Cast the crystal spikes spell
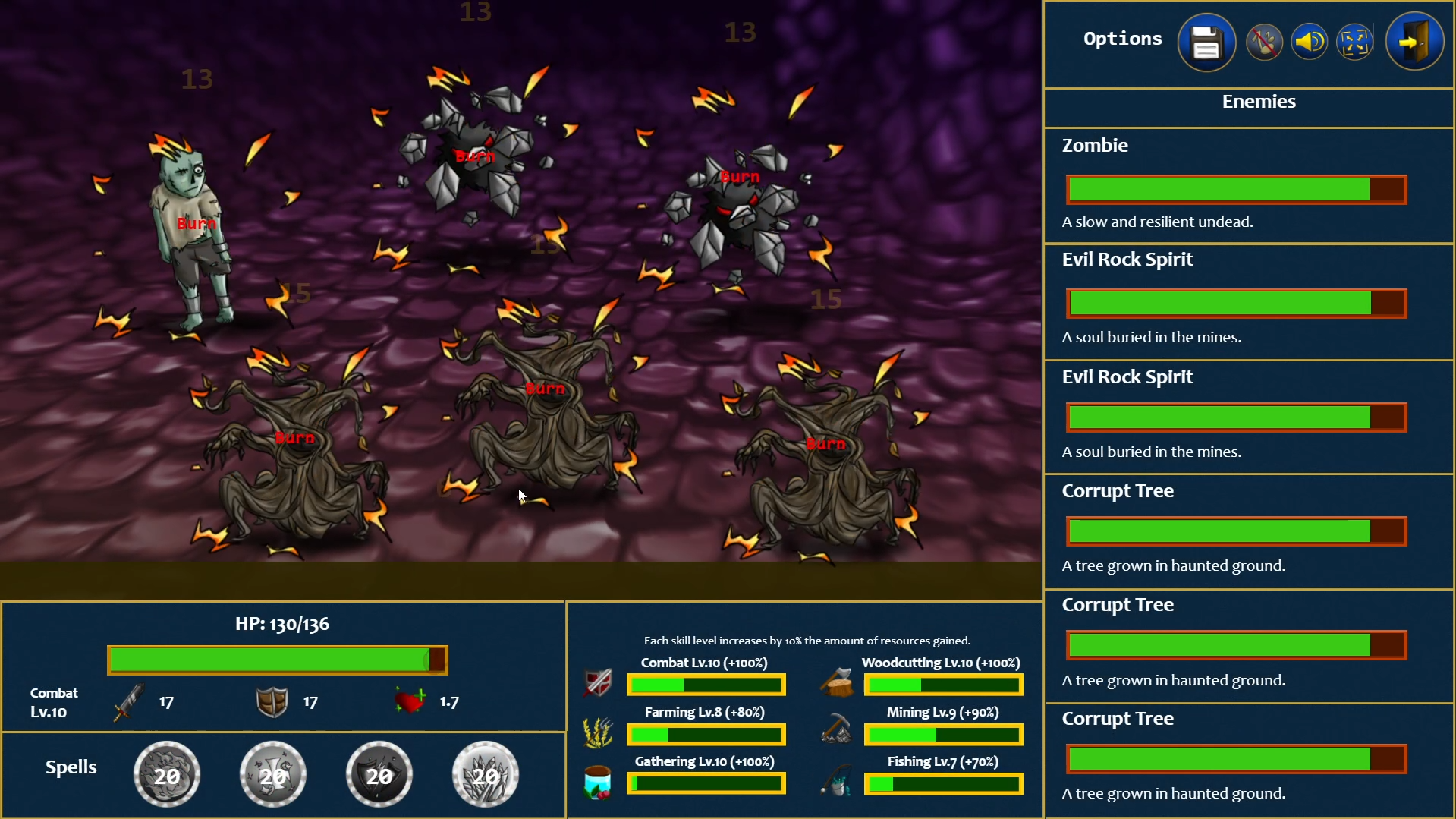The height and width of the screenshot is (819, 1456). (485, 773)
